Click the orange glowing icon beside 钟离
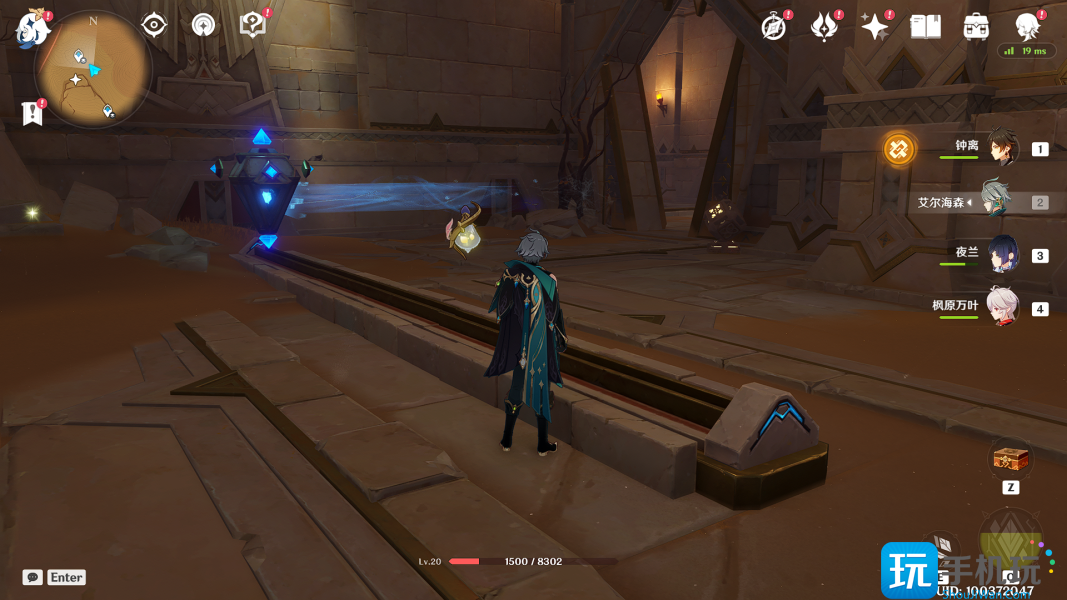The width and height of the screenshot is (1067, 600). tap(898, 150)
